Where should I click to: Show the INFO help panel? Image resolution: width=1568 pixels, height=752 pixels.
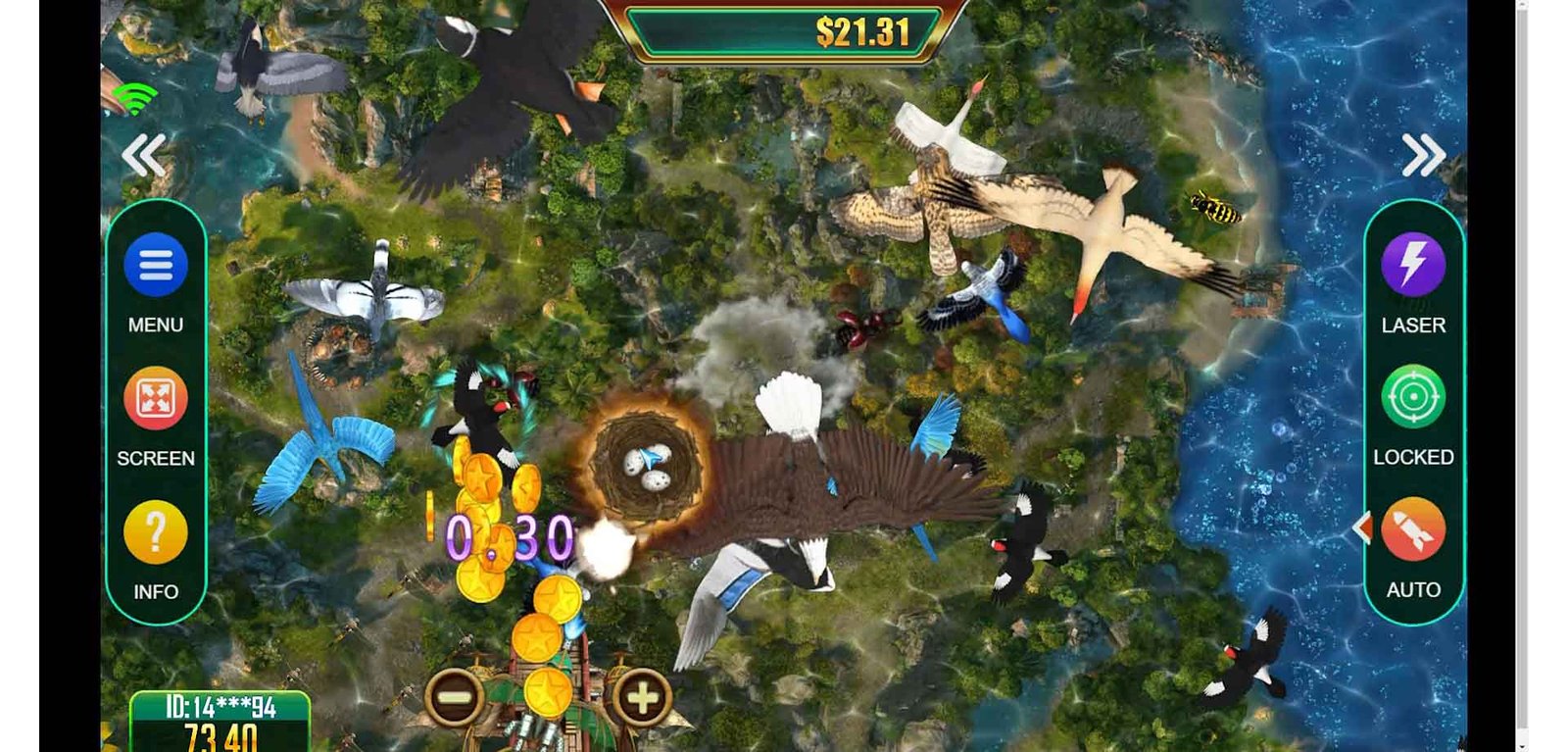(x=156, y=532)
